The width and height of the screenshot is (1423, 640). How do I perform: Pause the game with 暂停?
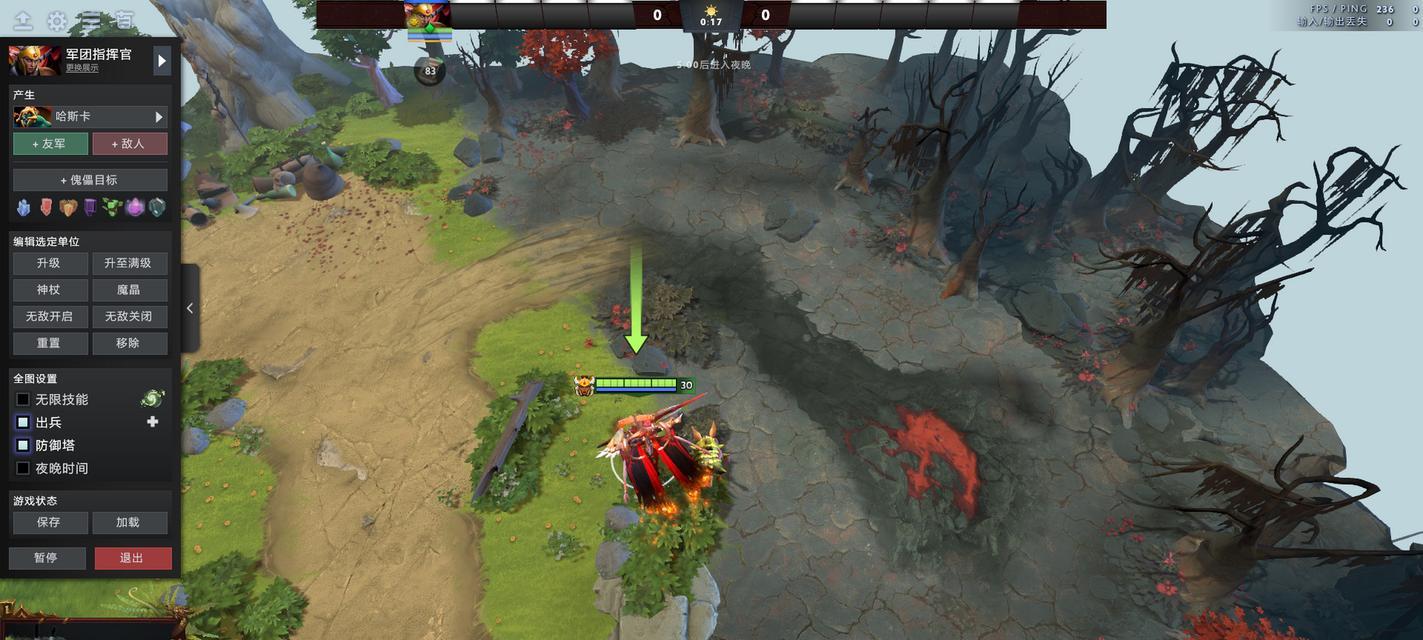point(47,558)
